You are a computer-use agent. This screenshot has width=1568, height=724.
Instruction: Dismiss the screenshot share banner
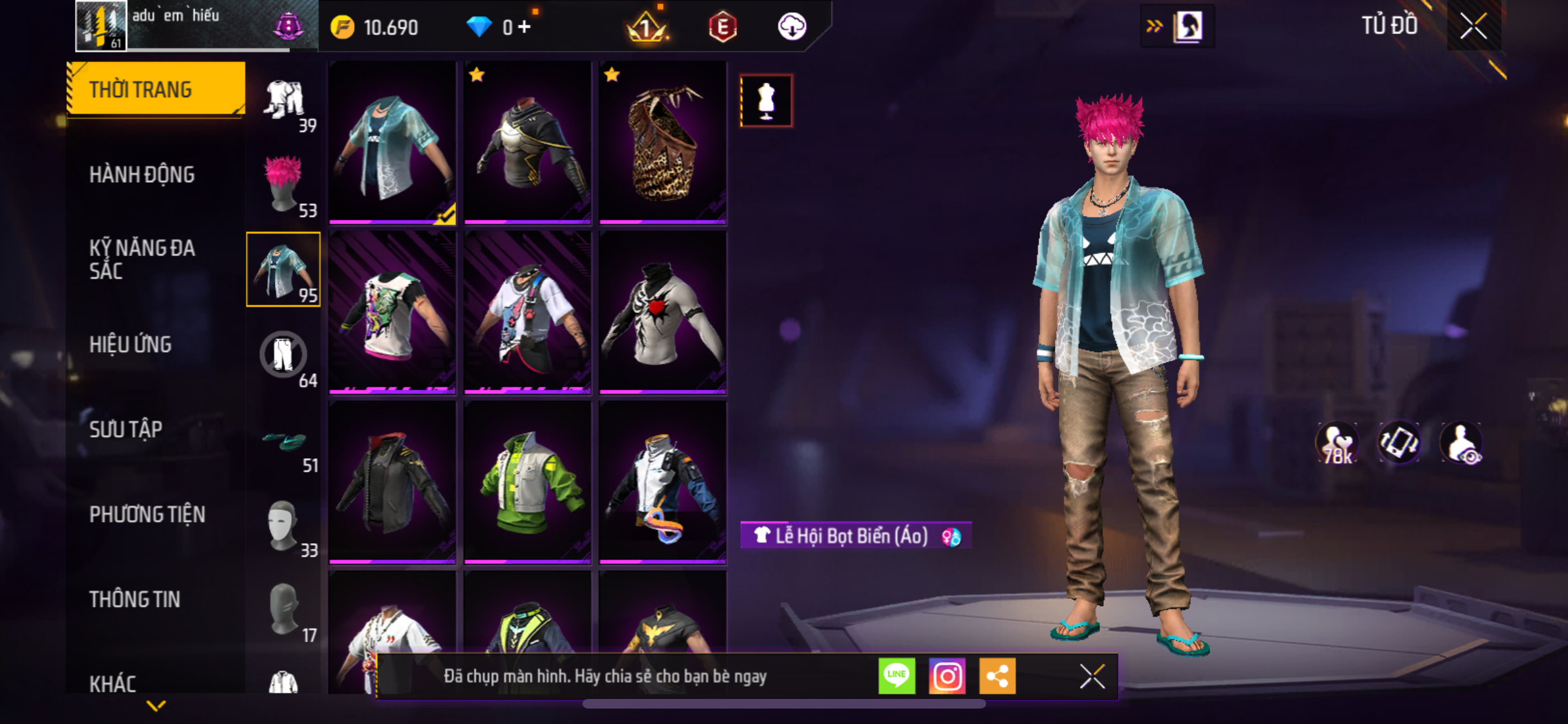[1092, 676]
